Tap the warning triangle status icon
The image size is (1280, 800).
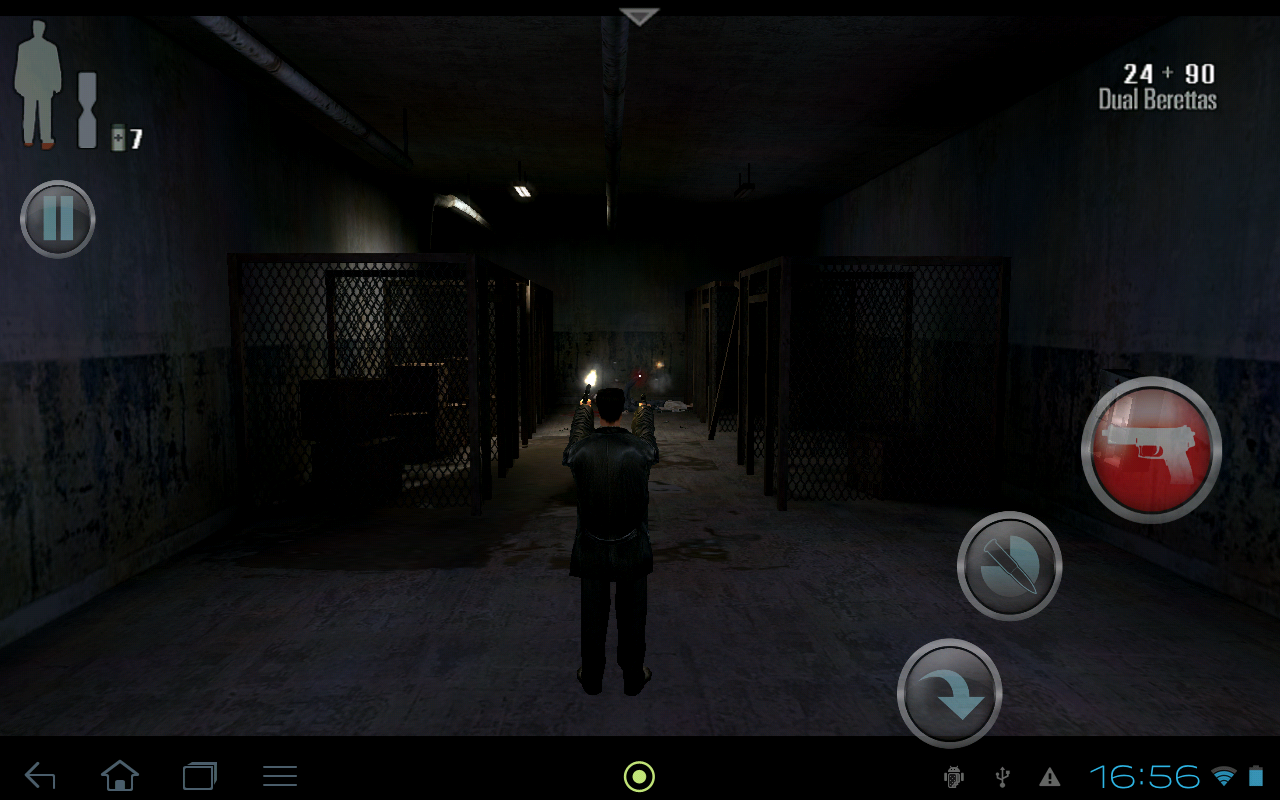click(1047, 776)
